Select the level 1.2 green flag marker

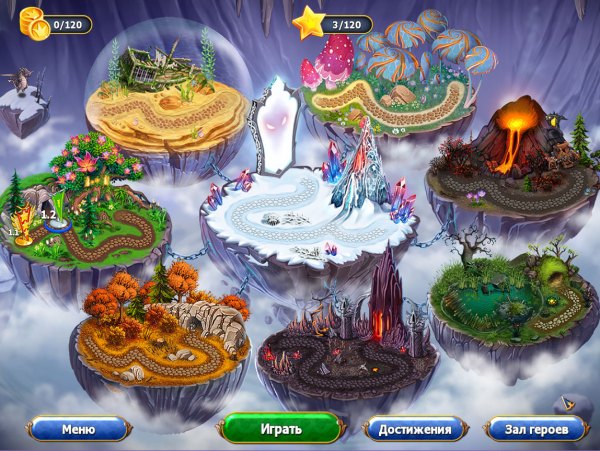tap(58, 212)
